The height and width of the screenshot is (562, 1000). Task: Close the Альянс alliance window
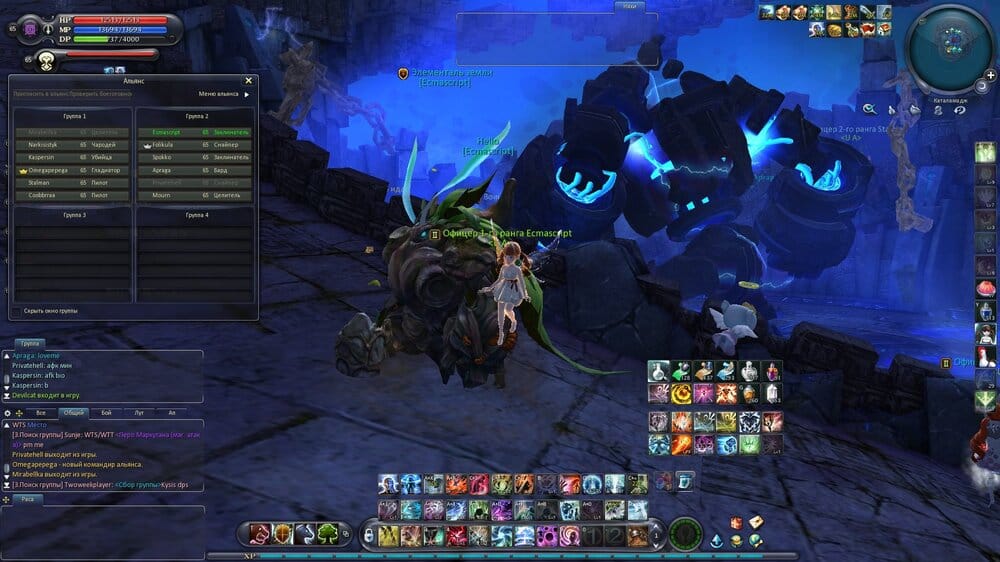[x=248, y=81]
